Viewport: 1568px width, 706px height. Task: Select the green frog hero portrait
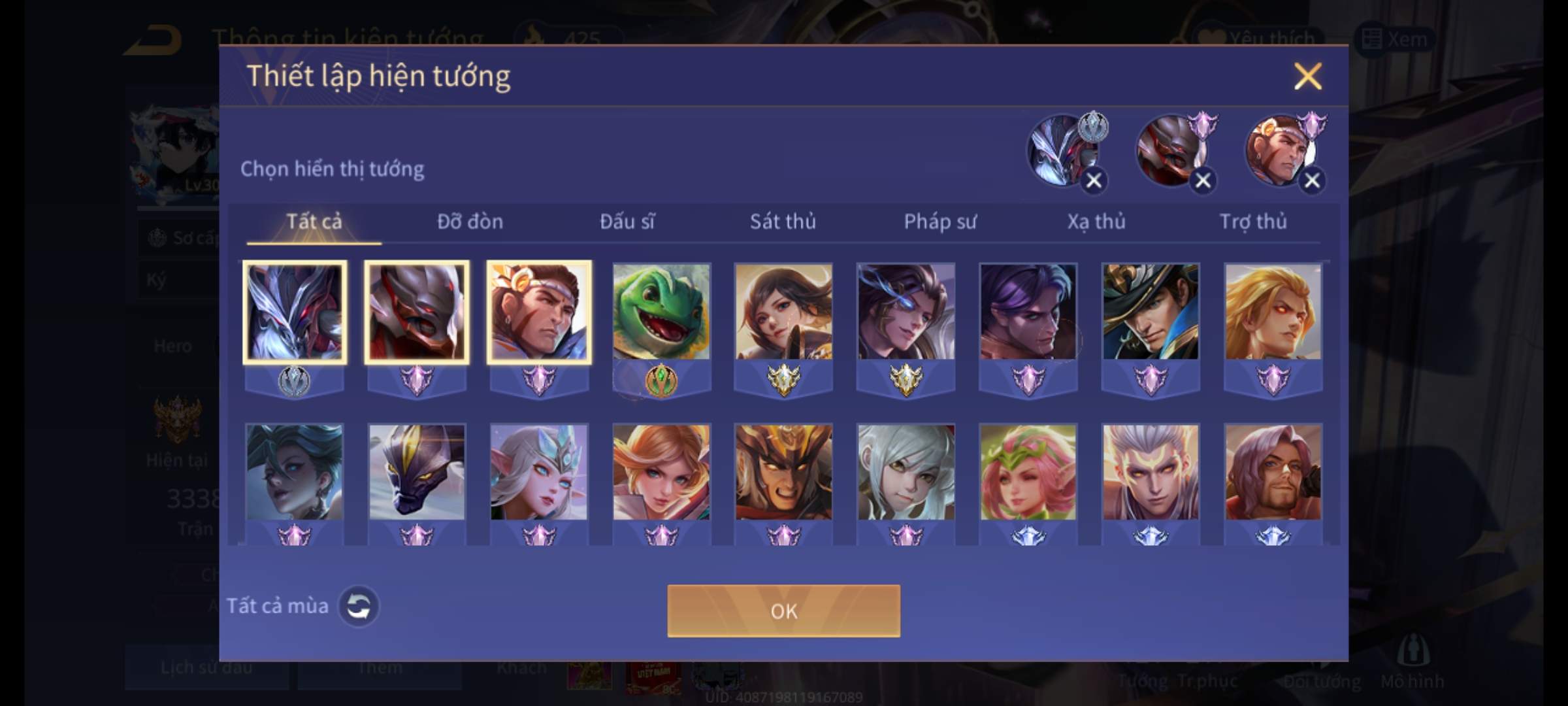(x=661, y=312)
